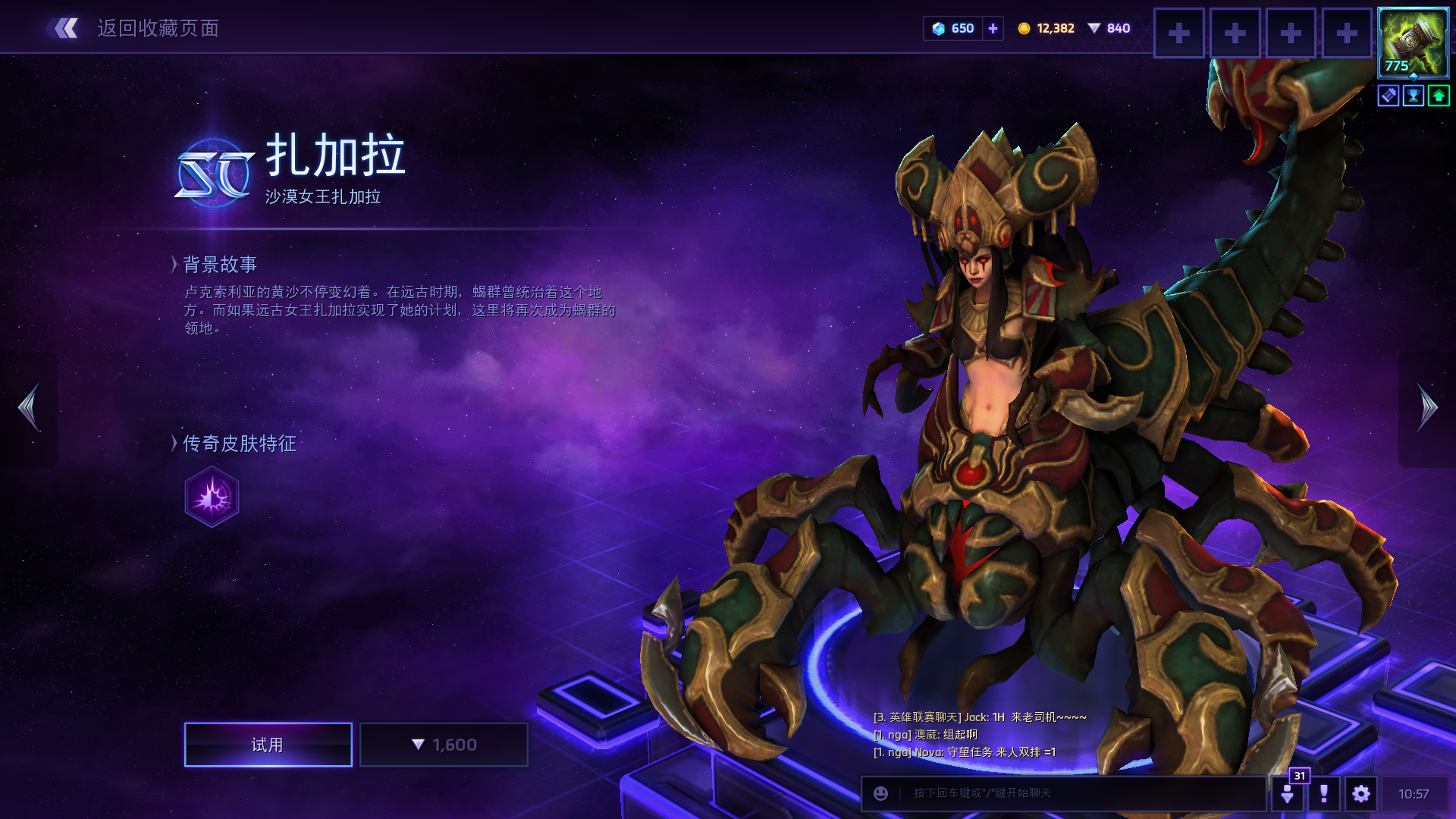
Task: Return to the collection page (返回收藏页面)
Action: [135, 29]
